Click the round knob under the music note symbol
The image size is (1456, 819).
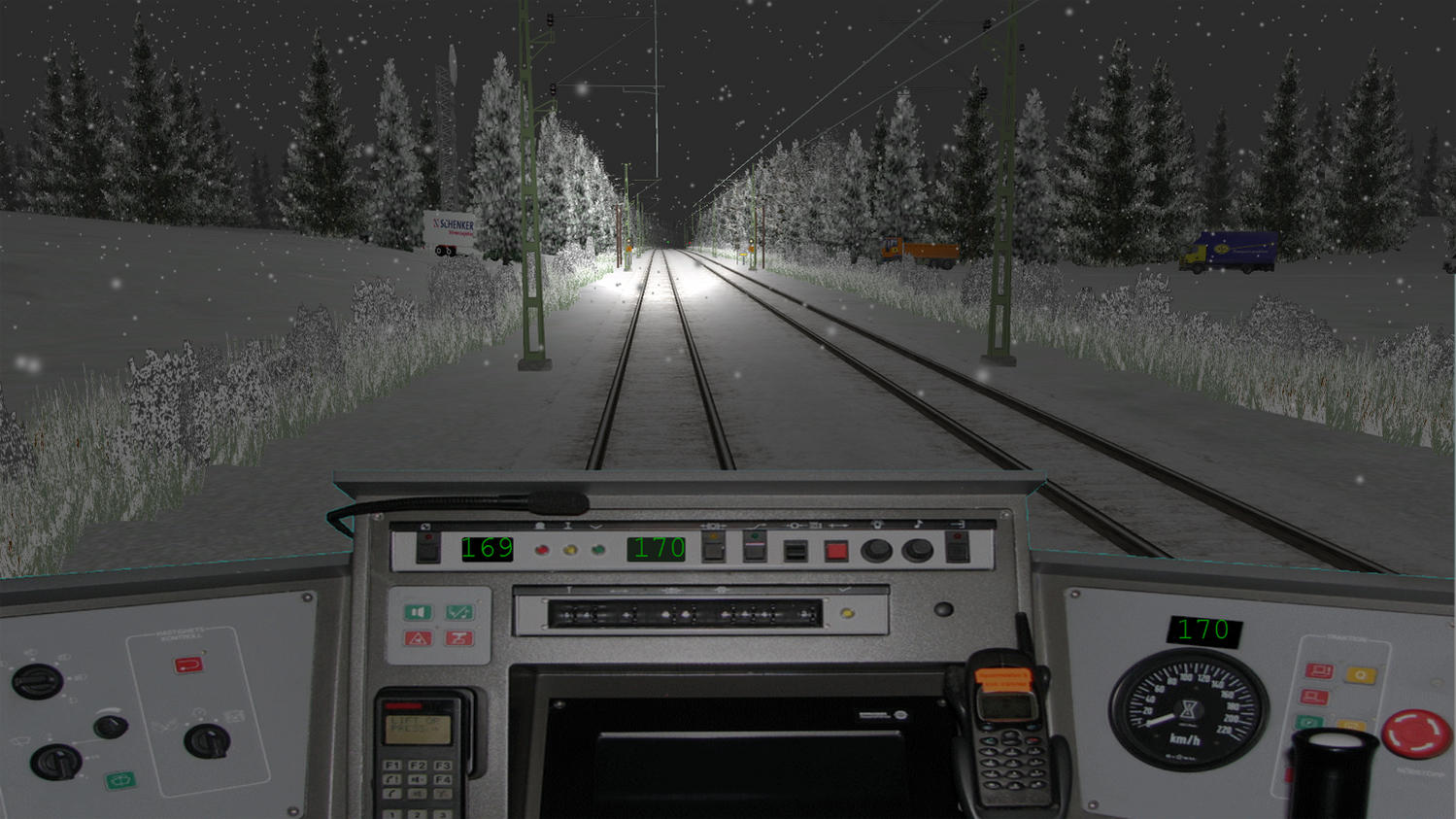(x=917, y=551)
